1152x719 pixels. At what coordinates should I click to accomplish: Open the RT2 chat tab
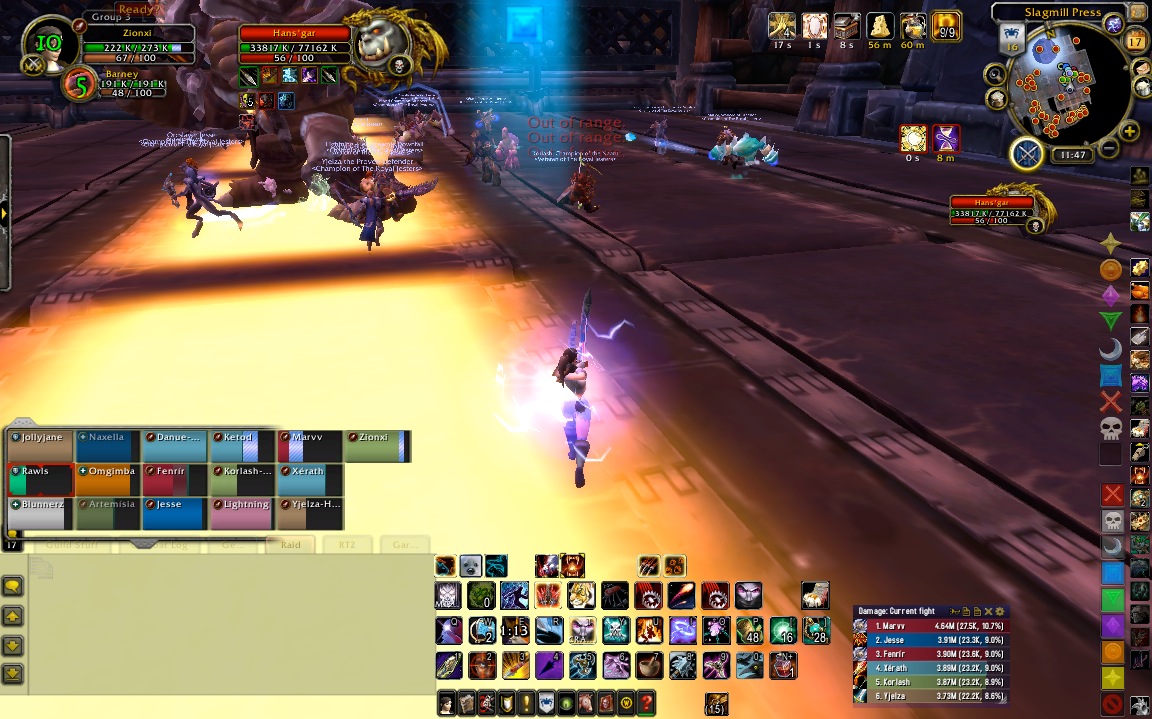tap(346, 545)
